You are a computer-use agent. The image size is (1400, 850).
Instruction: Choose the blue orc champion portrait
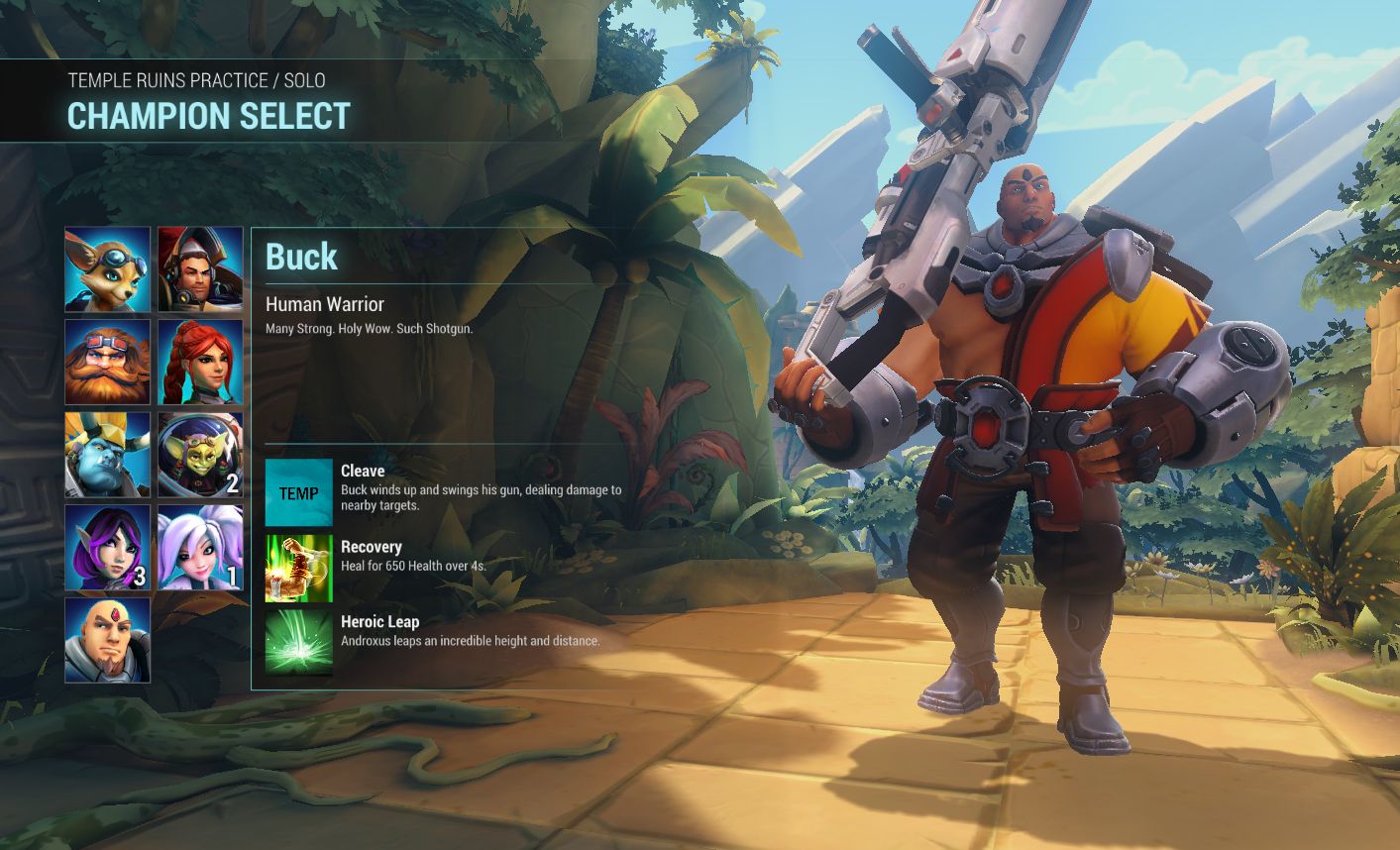coord(108,455)
